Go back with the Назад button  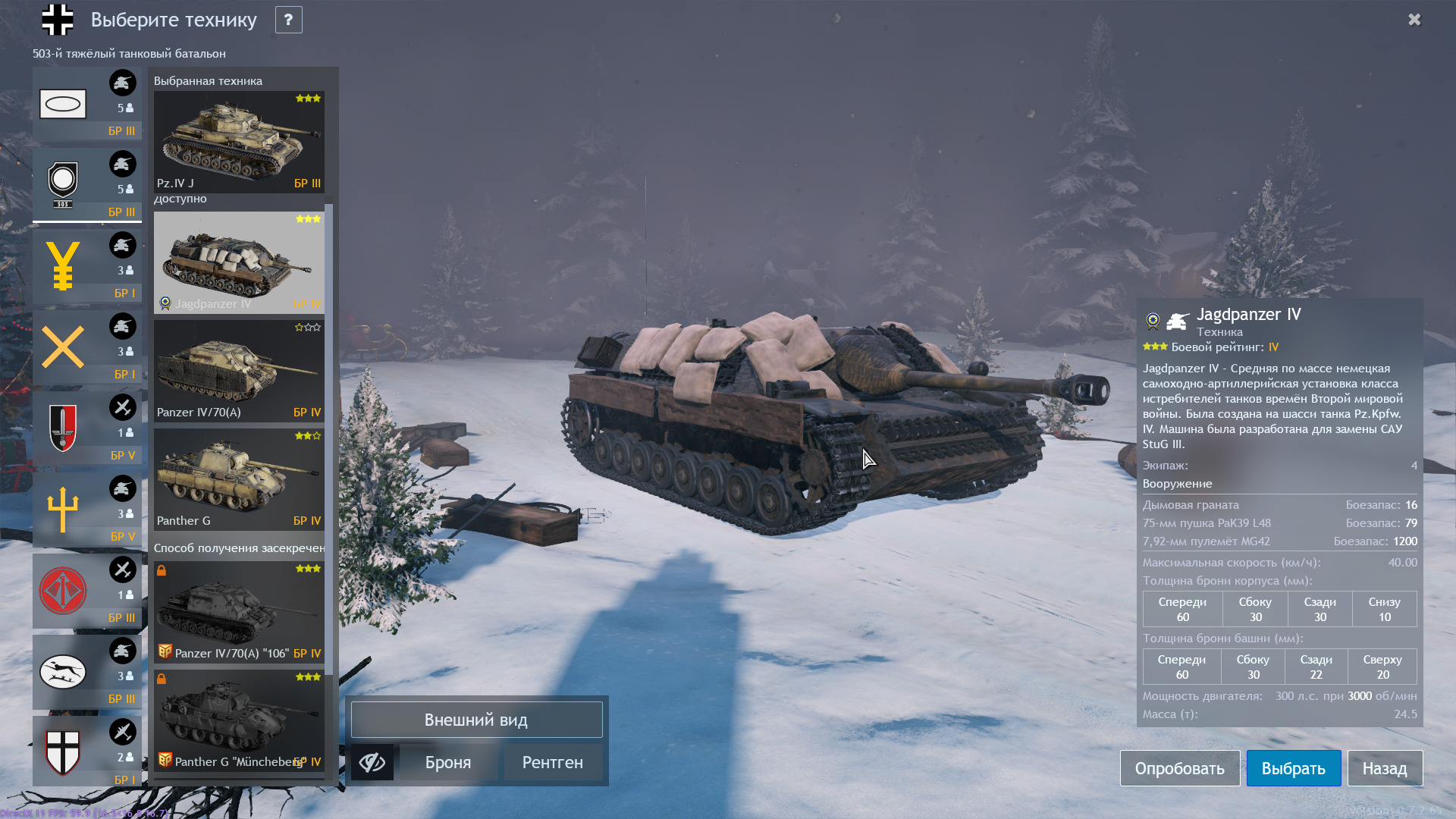pos(1384,768)
